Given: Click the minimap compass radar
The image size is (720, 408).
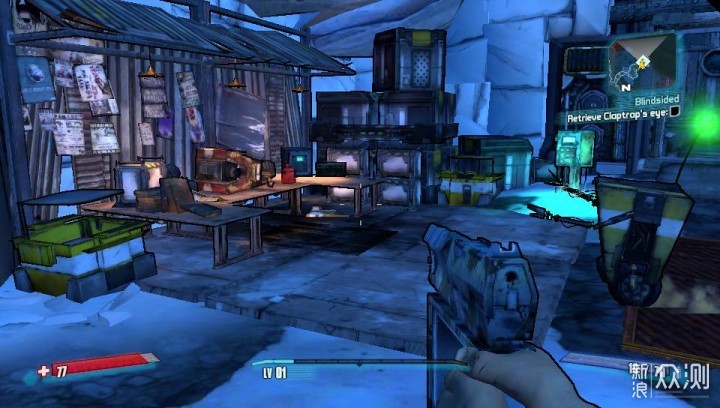Looking at the screenshot, I should (642, 63).
